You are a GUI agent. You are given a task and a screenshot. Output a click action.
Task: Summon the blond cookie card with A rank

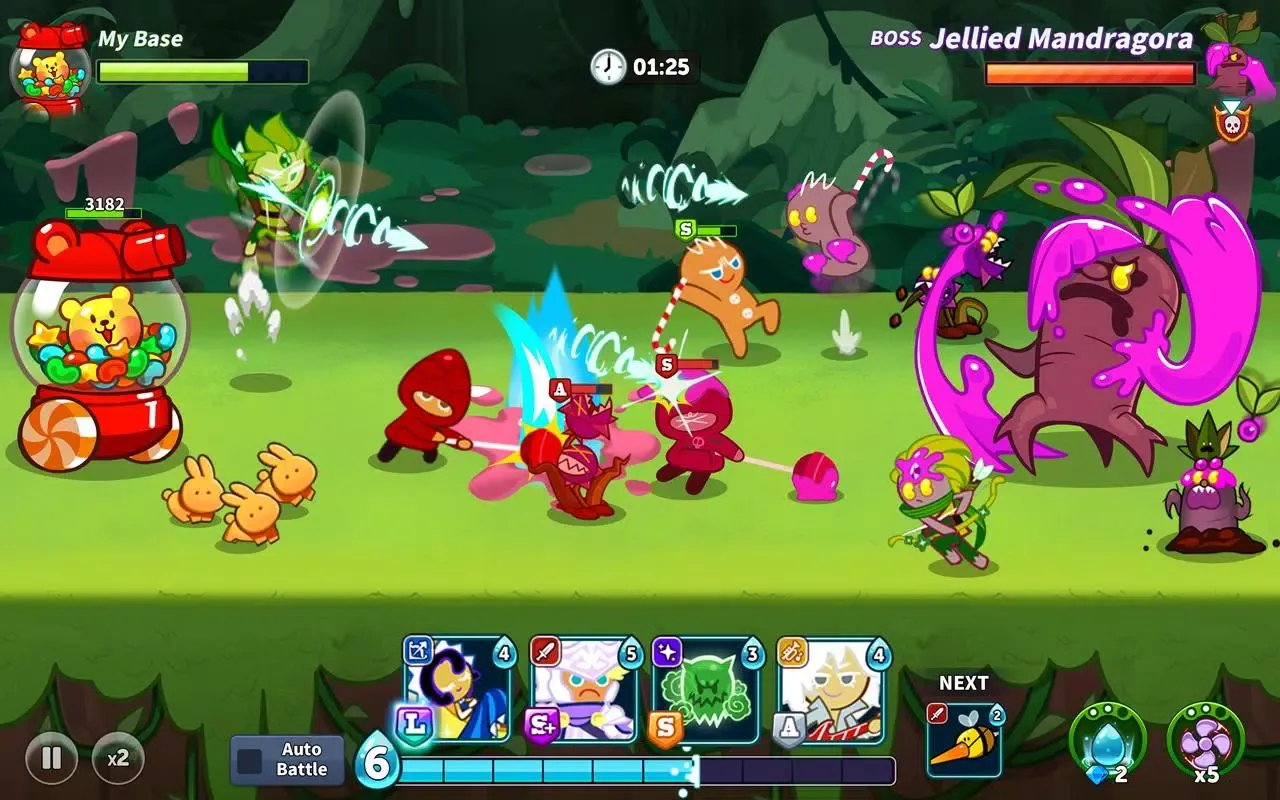832,691
